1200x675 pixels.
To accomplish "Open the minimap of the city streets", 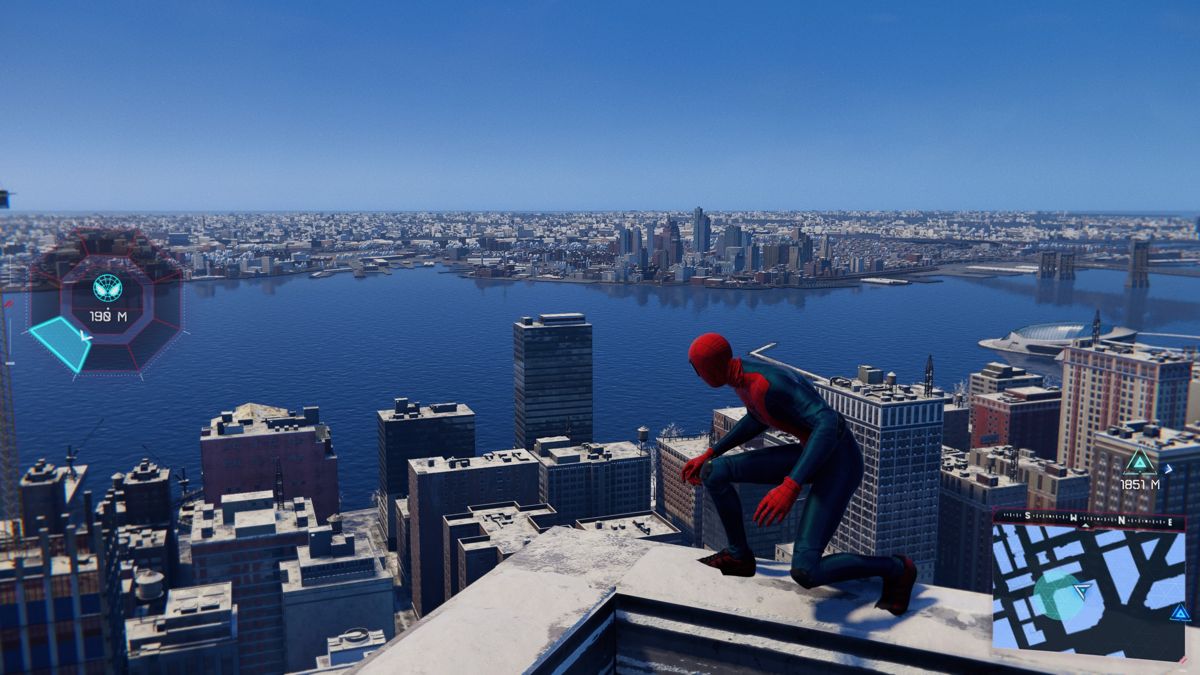I will (1088, 592).
